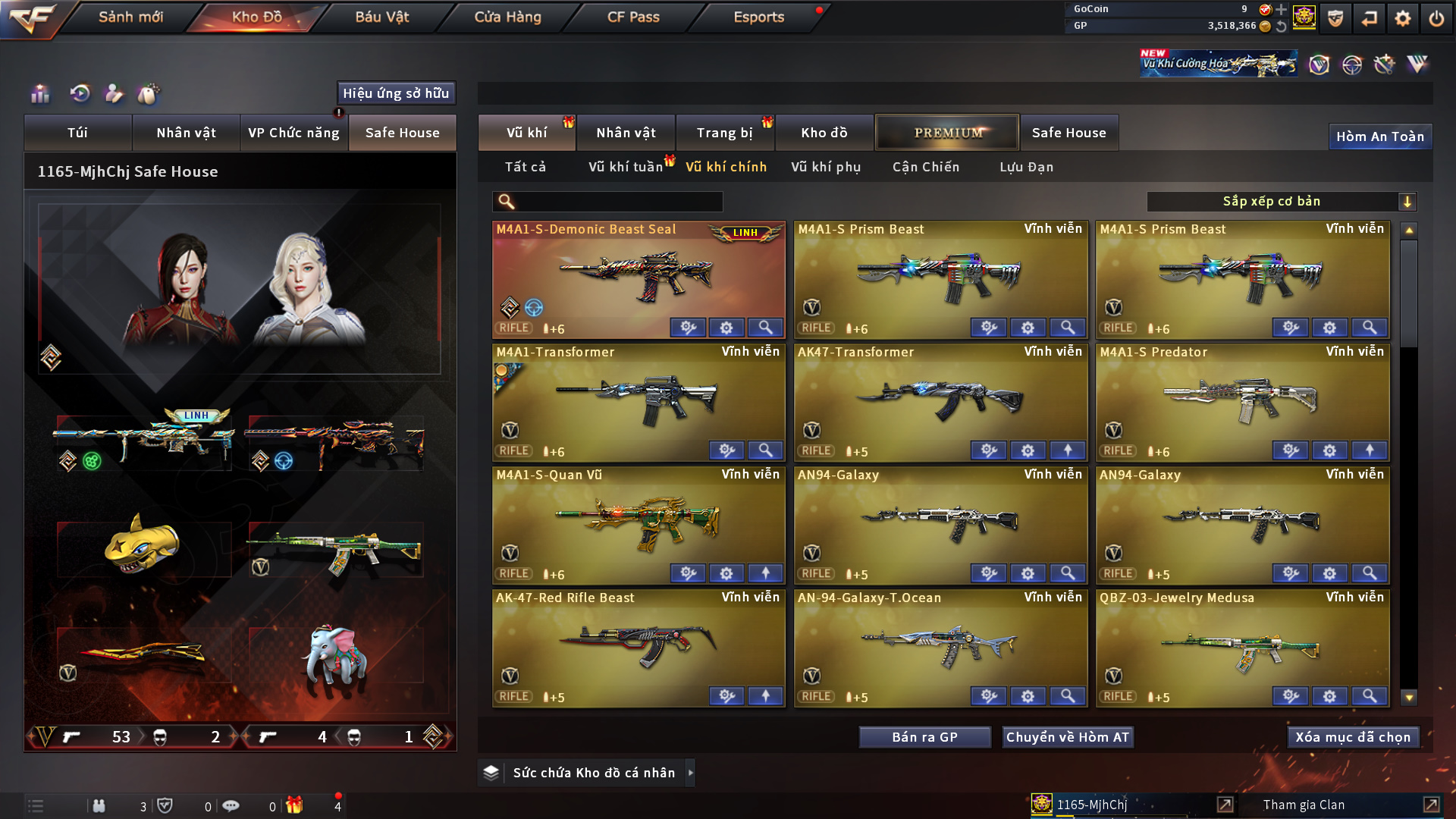Click the power exit icon
1456x819 pixels.
[x=1436, y=18]
